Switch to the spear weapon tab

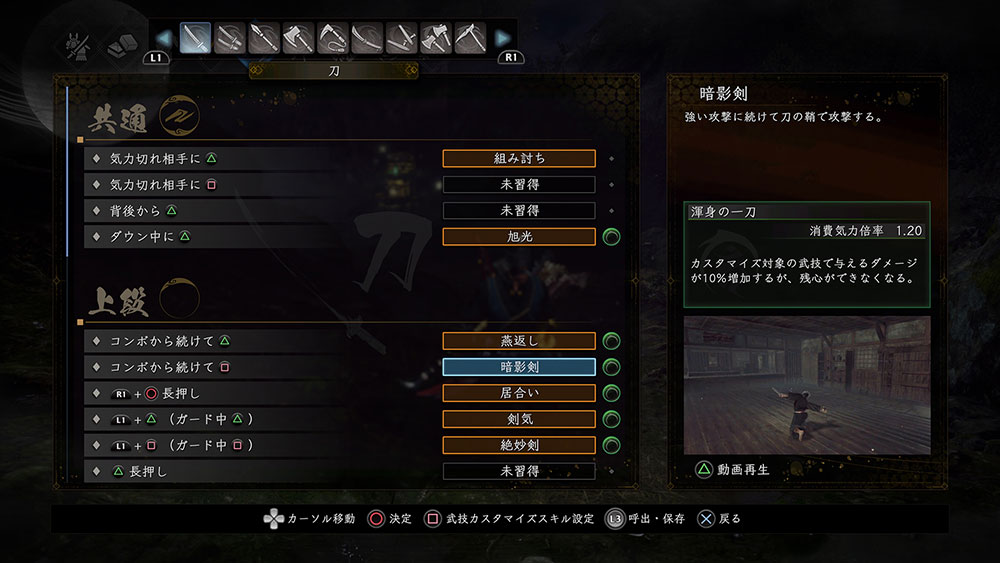click(264, 38)
